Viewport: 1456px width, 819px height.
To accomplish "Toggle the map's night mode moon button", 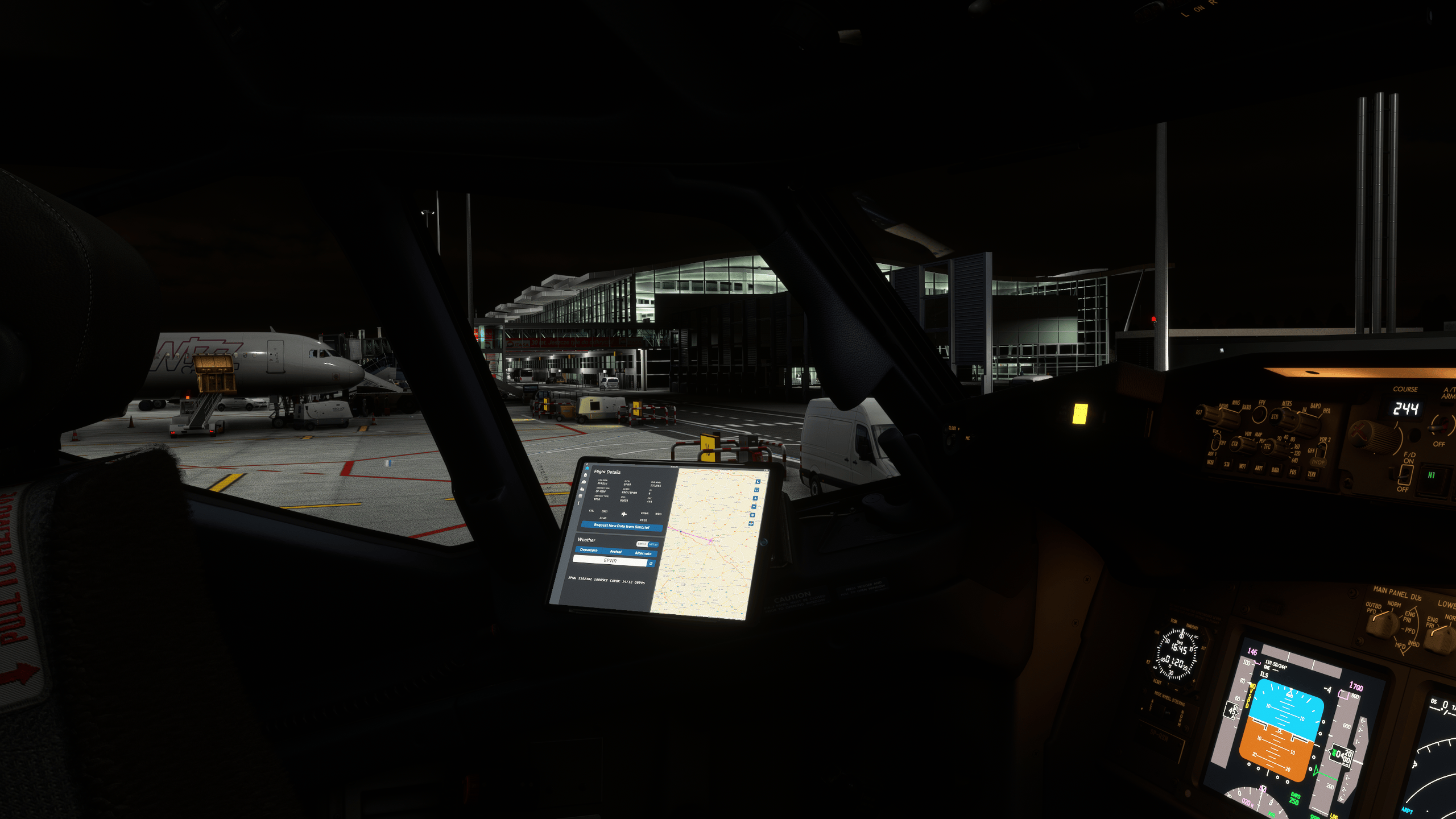I will [758, 482].
